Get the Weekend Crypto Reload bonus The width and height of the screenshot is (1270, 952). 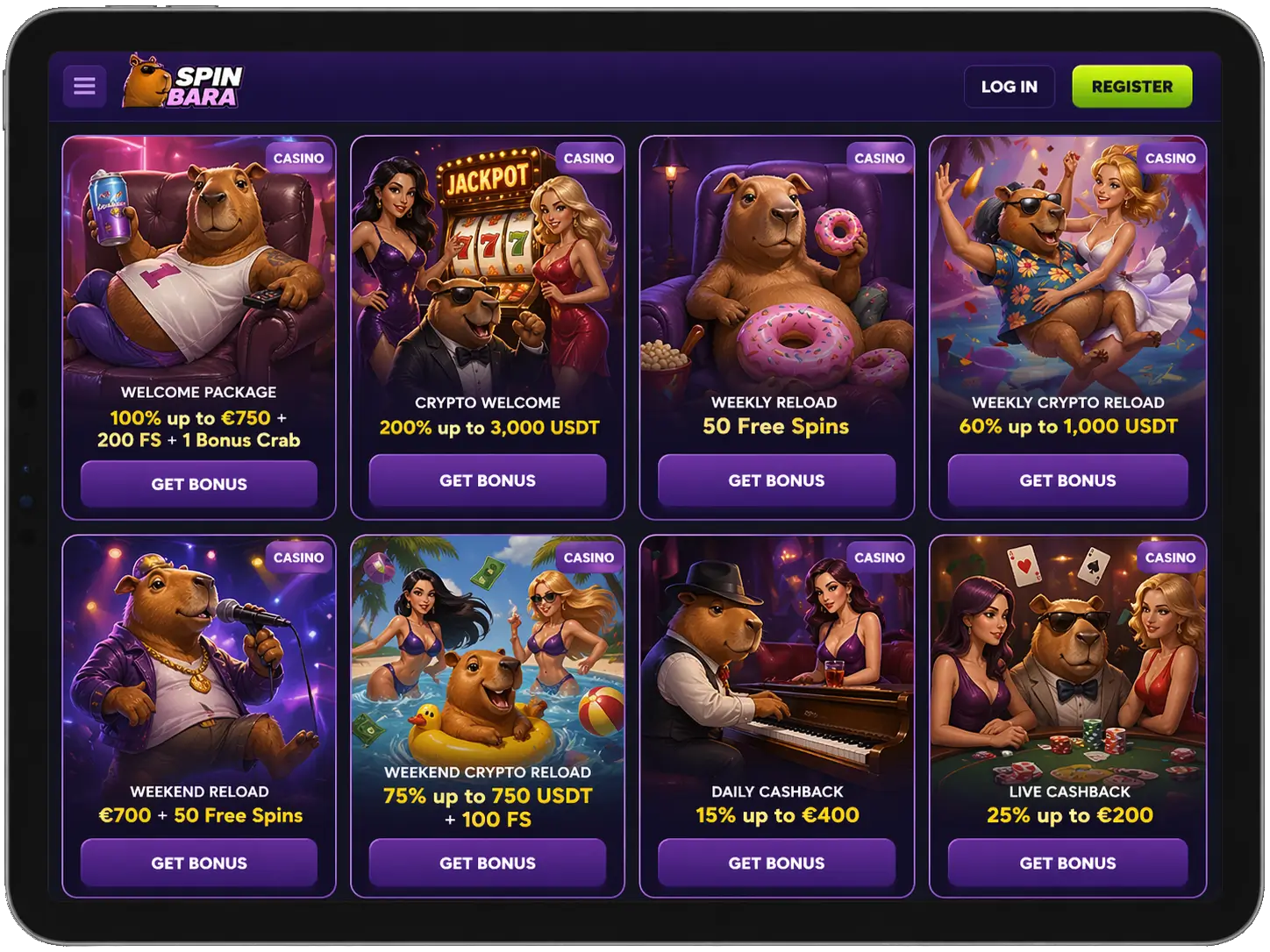point(488,863)
